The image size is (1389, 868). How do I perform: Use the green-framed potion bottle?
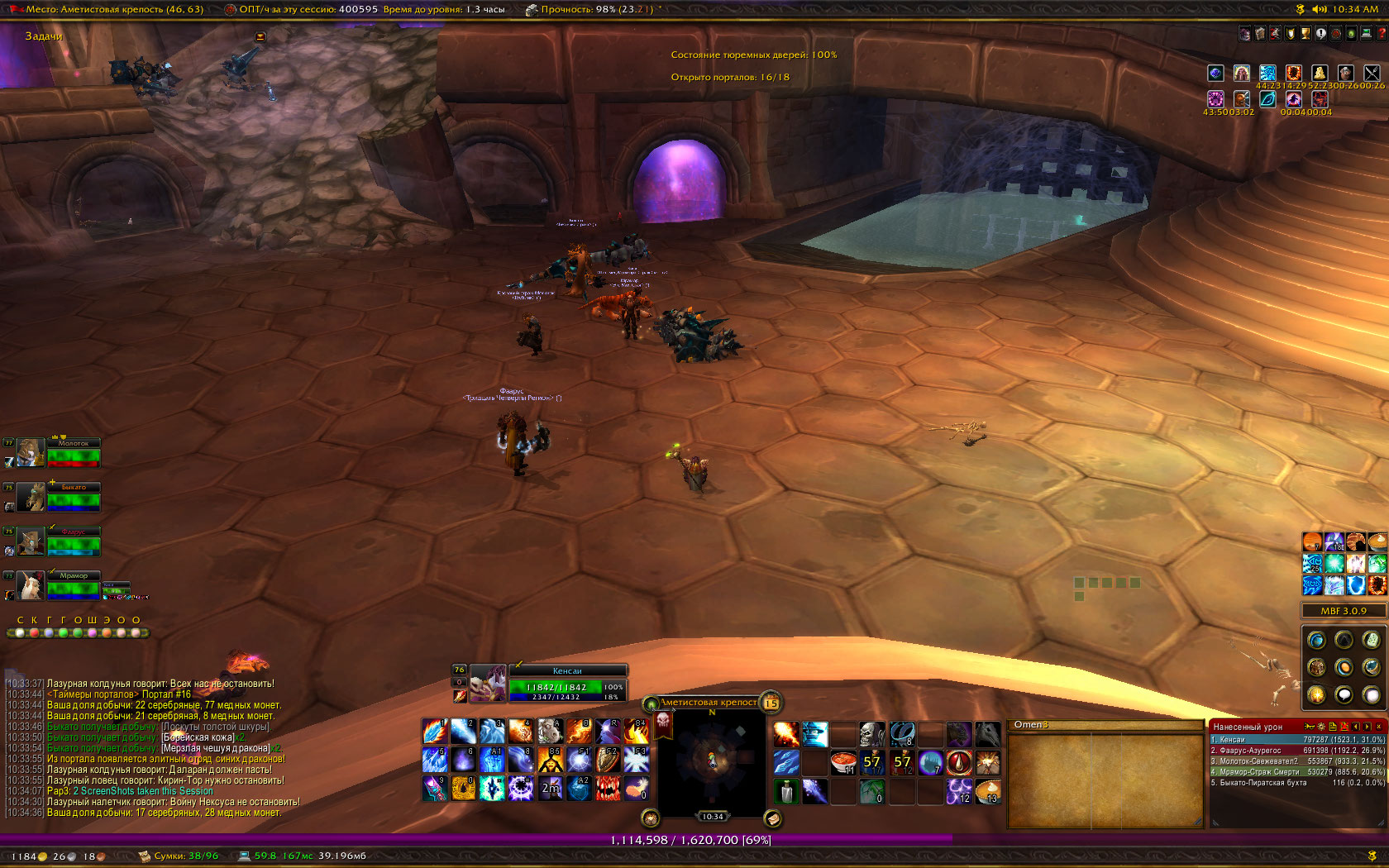coord(785,791)
